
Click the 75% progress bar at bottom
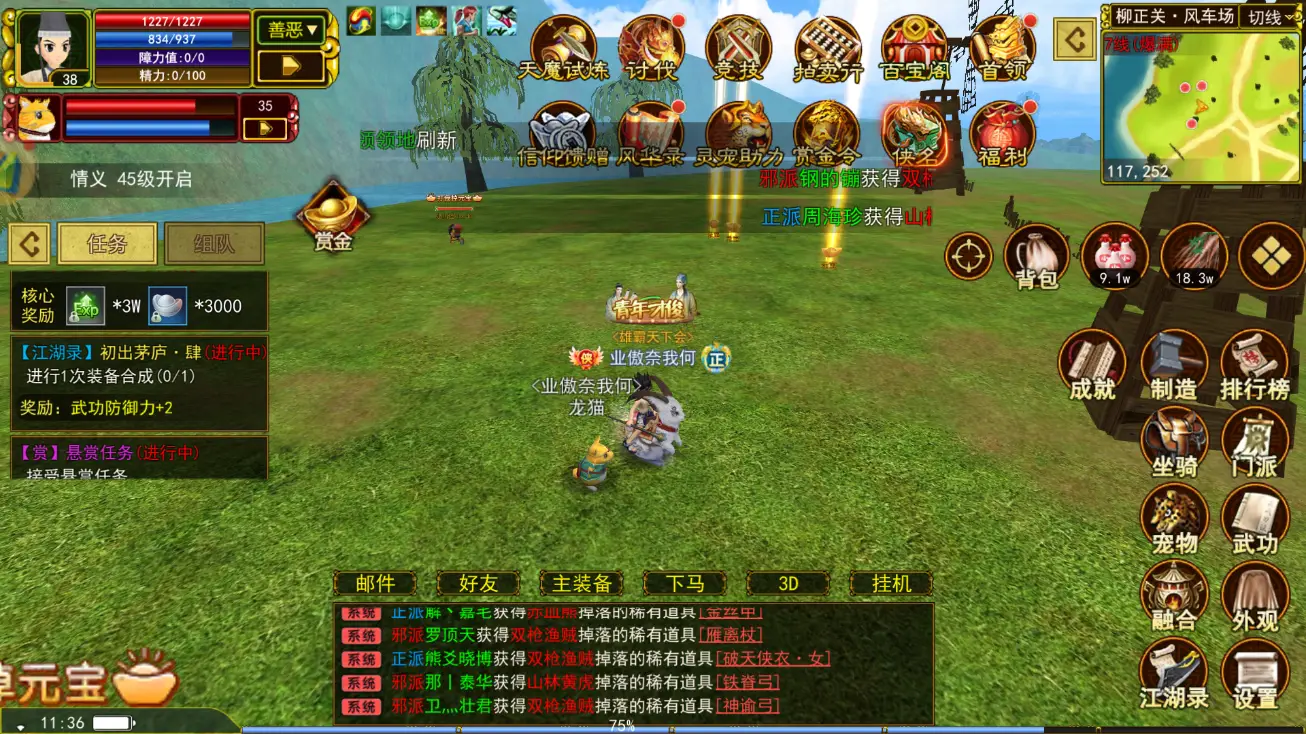[620, 728]
